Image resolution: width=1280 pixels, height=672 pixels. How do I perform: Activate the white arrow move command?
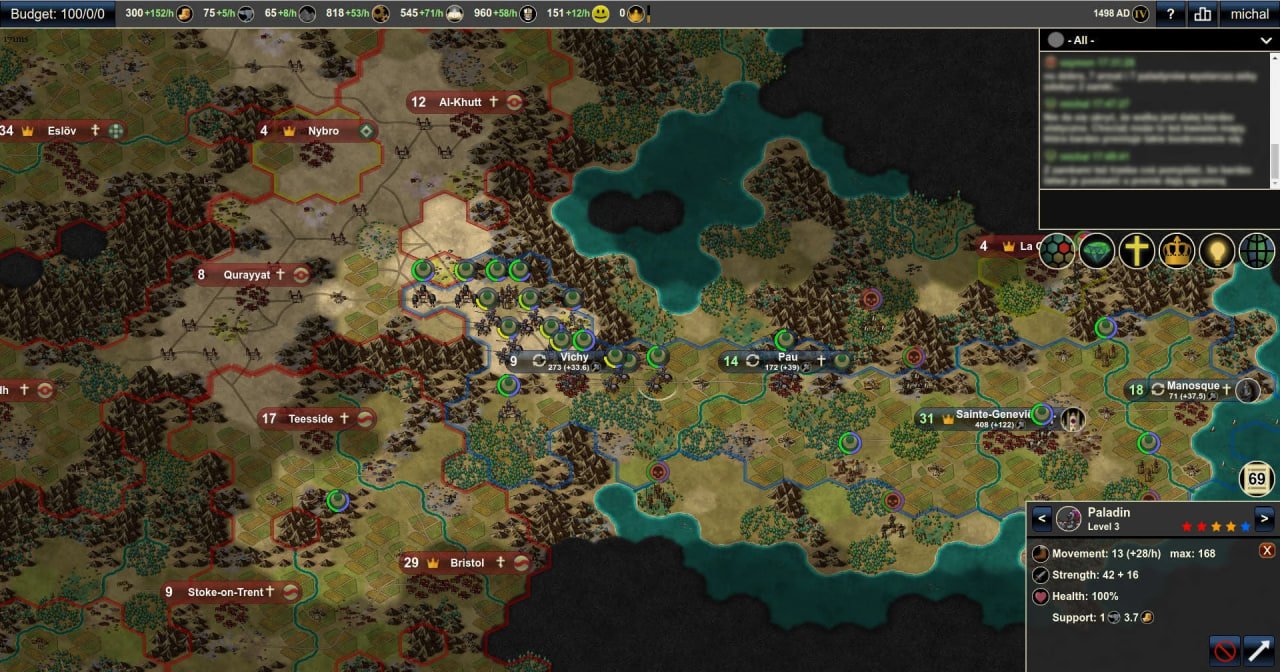tap(1259, 651)
